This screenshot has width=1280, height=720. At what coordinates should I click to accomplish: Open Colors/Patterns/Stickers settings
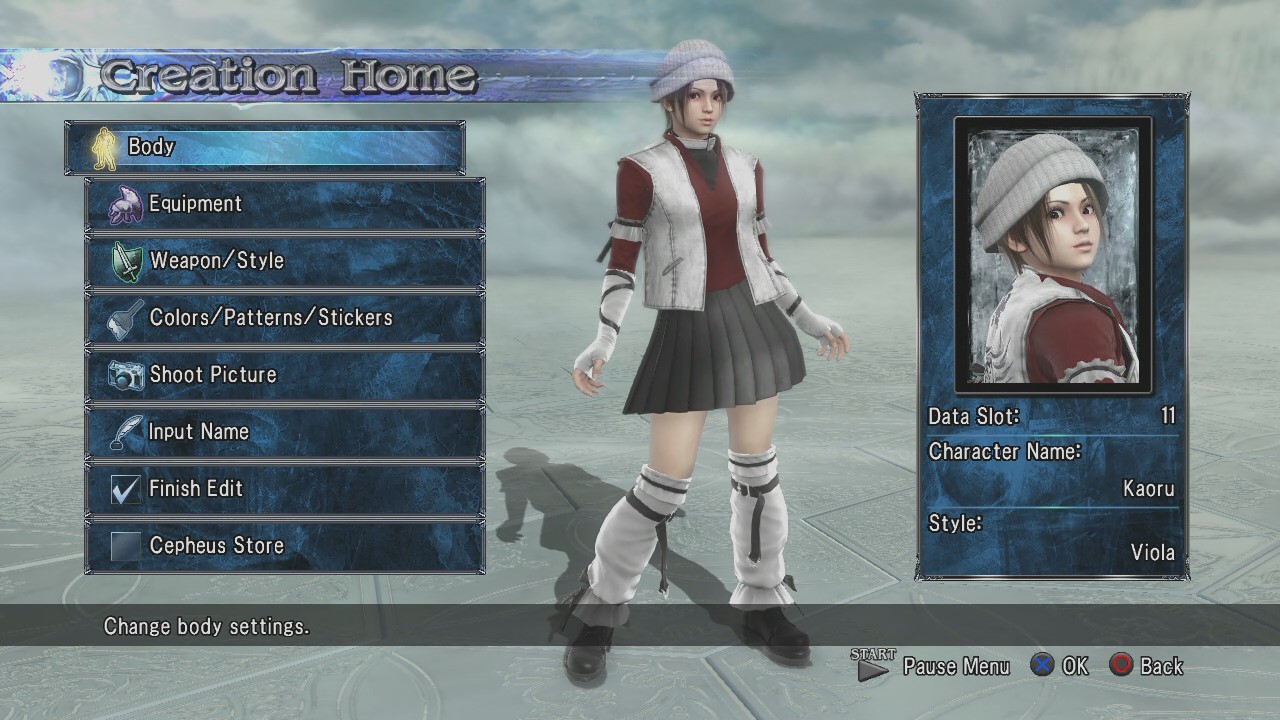(x=285, y=318)
